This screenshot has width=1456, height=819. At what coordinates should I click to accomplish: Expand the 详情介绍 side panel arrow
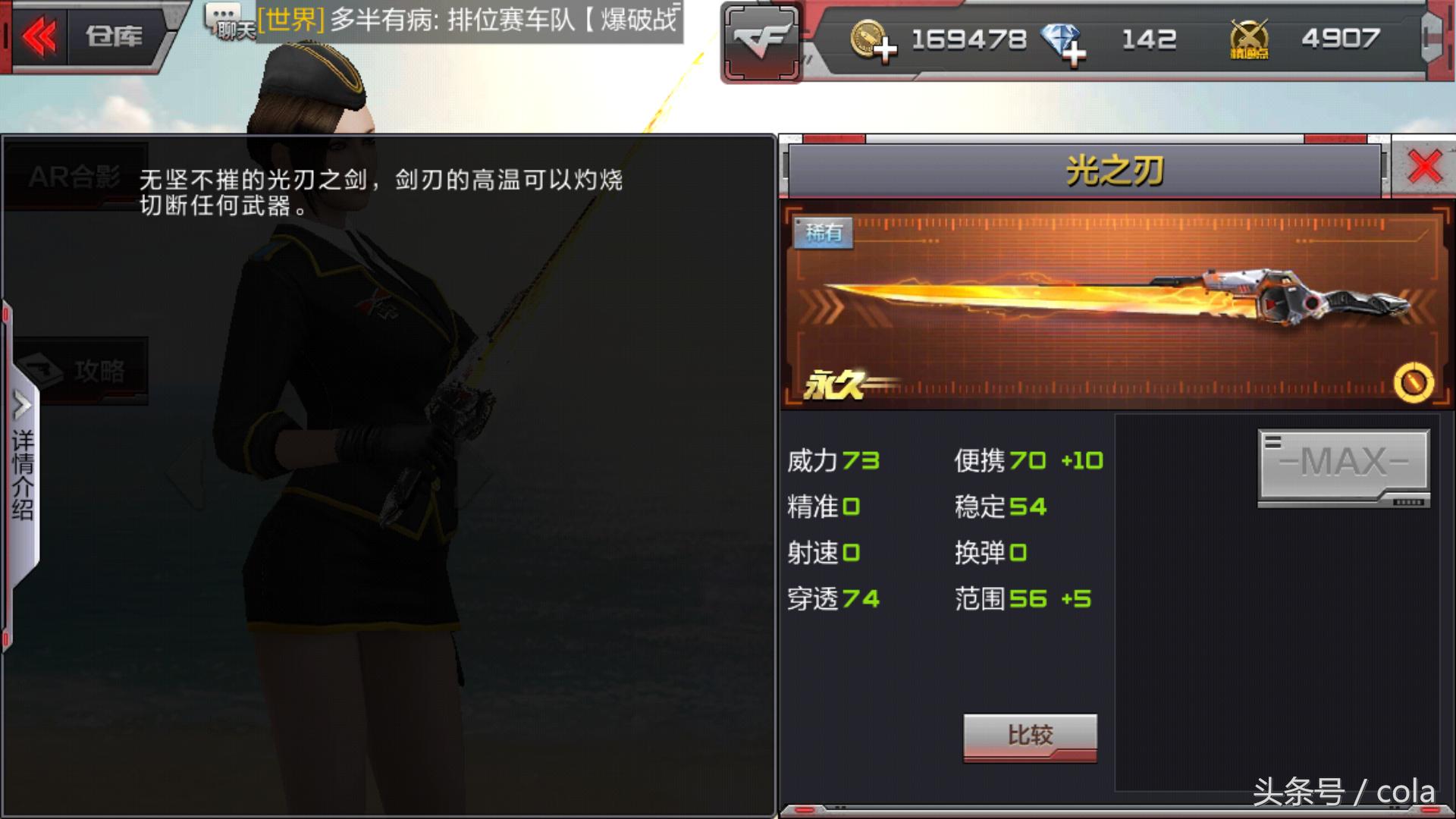(21, 402)
